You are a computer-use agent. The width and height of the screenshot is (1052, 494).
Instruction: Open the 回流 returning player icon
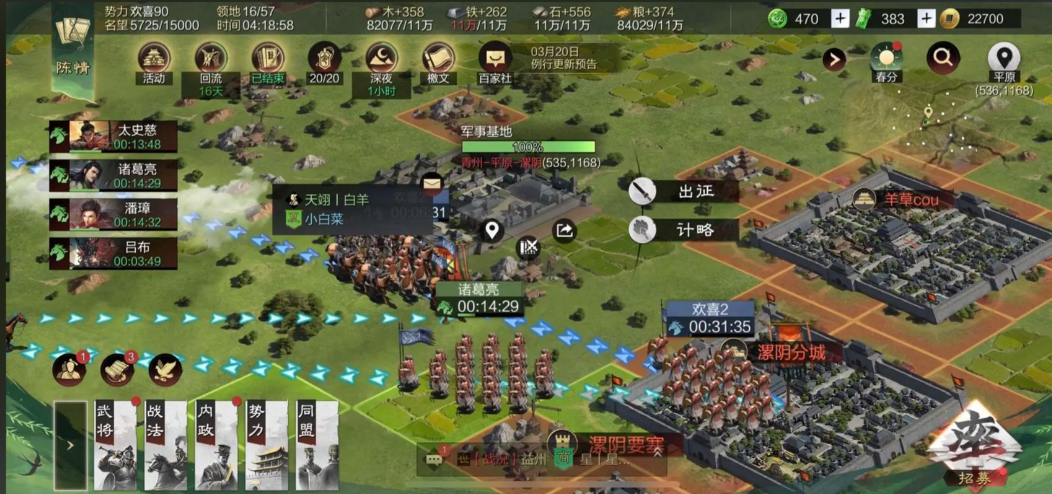(210, 59)
